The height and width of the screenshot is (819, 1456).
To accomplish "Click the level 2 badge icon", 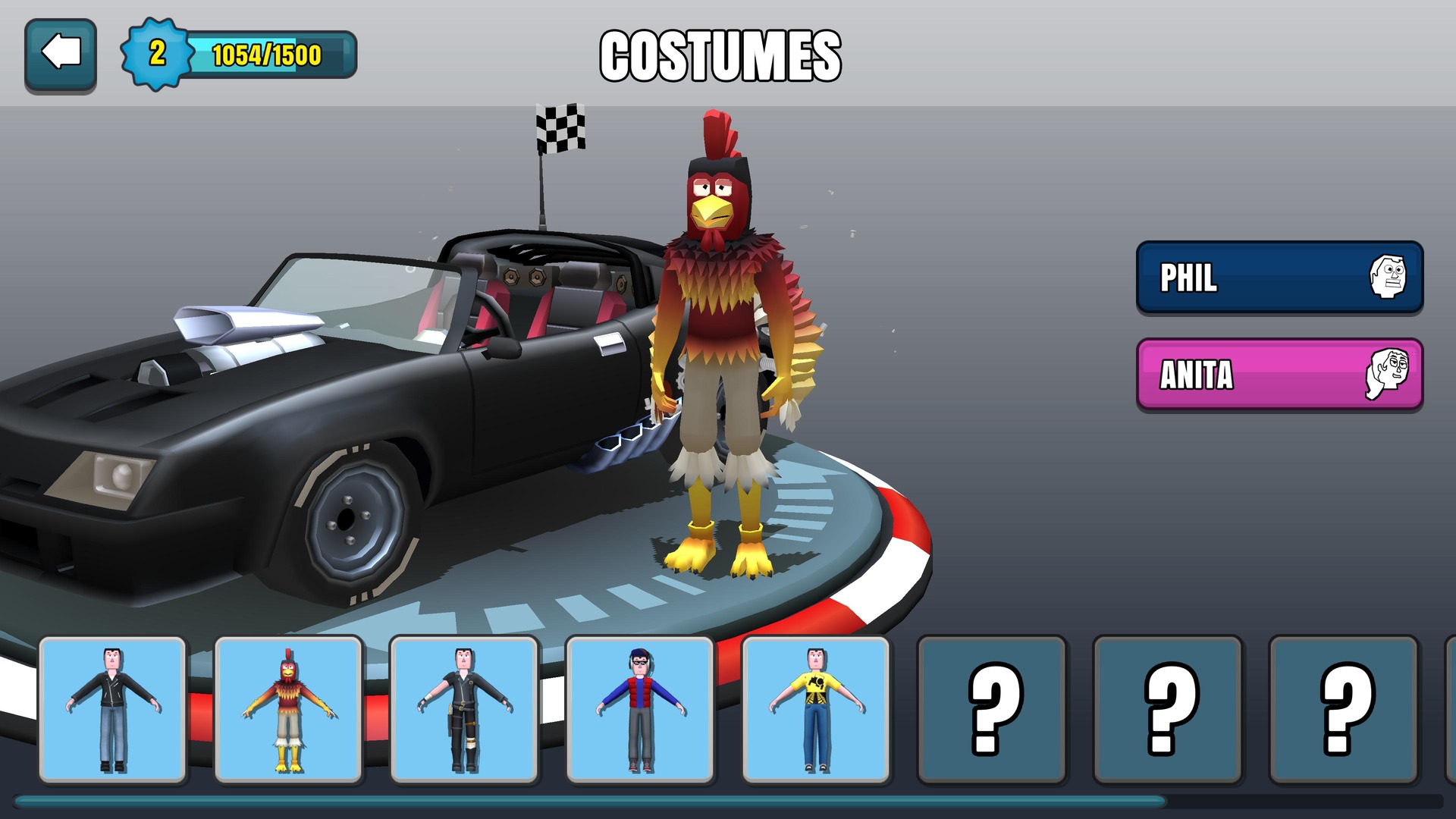I will tap(157, 52).
